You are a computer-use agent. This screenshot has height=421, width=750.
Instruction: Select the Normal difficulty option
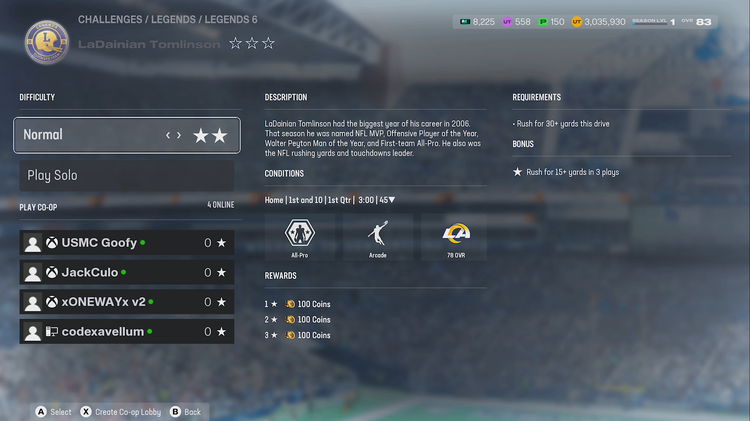point(126,135)
